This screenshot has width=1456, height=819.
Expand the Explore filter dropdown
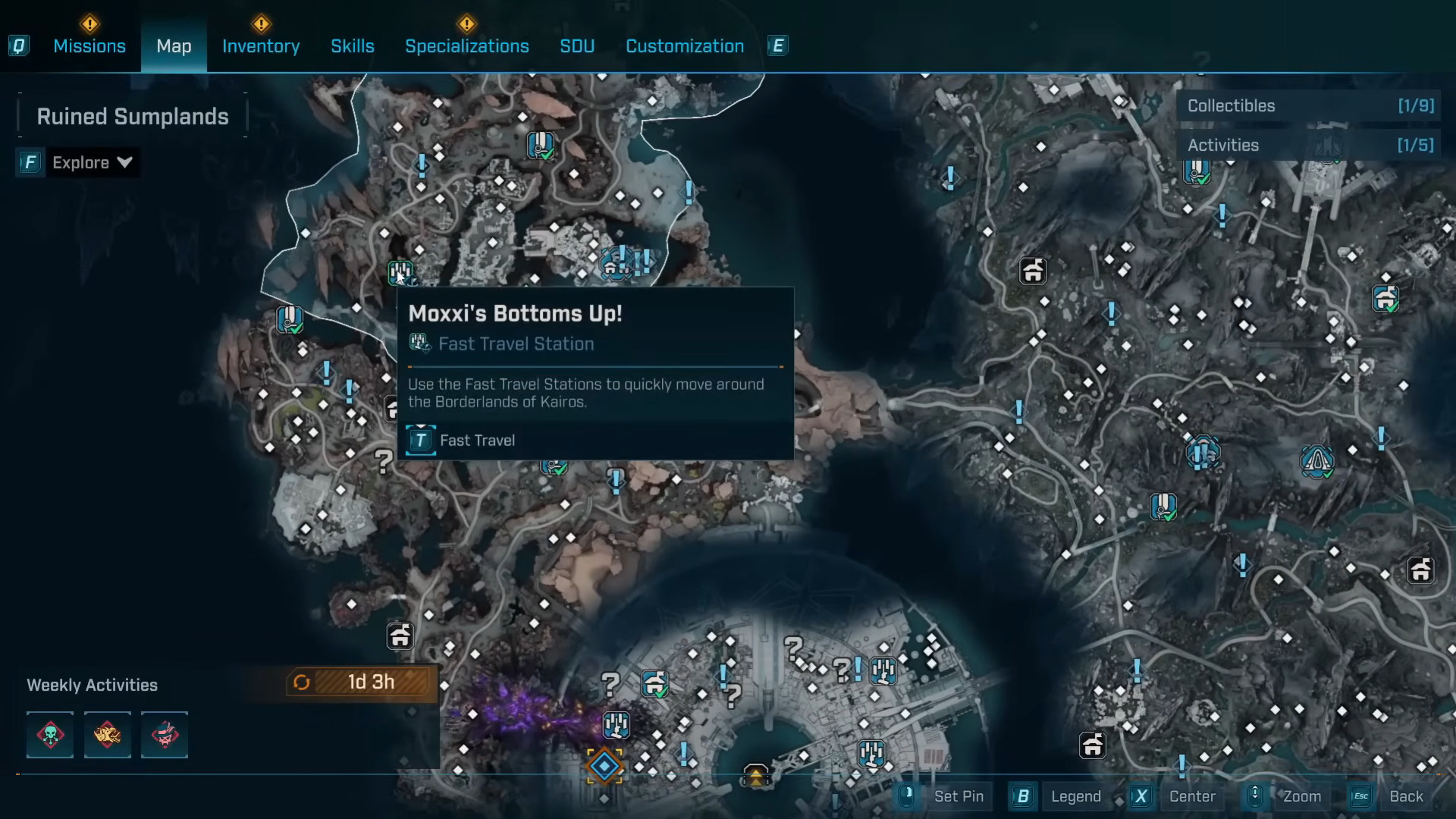pyautogui.click(x=91, y=162)
